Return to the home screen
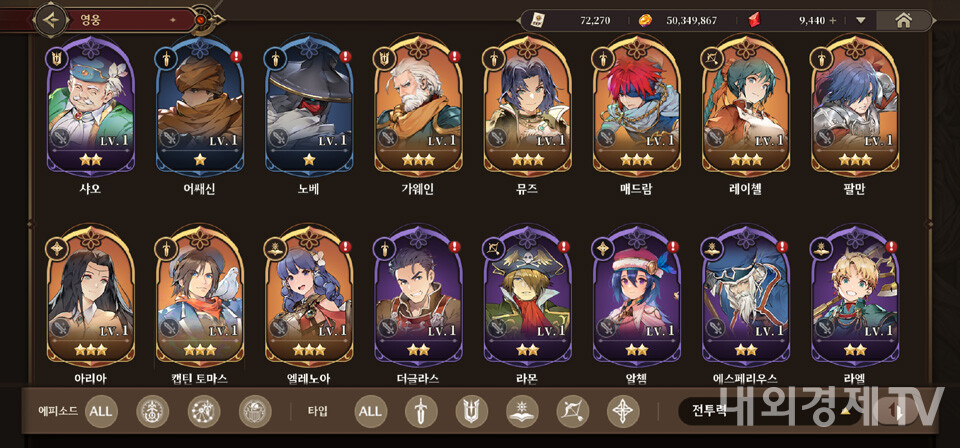 [903, 19]
